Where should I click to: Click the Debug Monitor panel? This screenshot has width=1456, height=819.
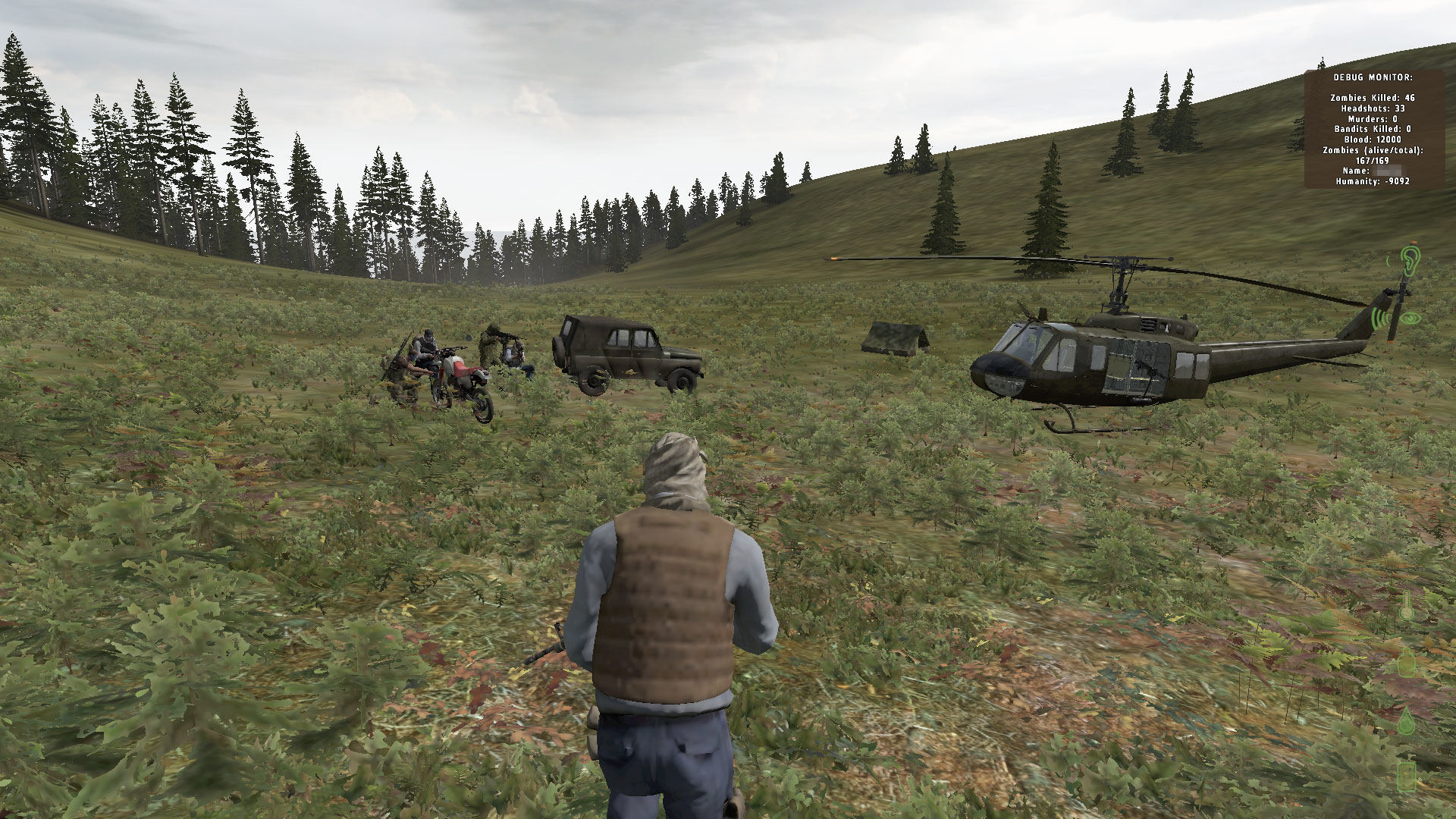pyautogui.click(x=1373, y=129)
